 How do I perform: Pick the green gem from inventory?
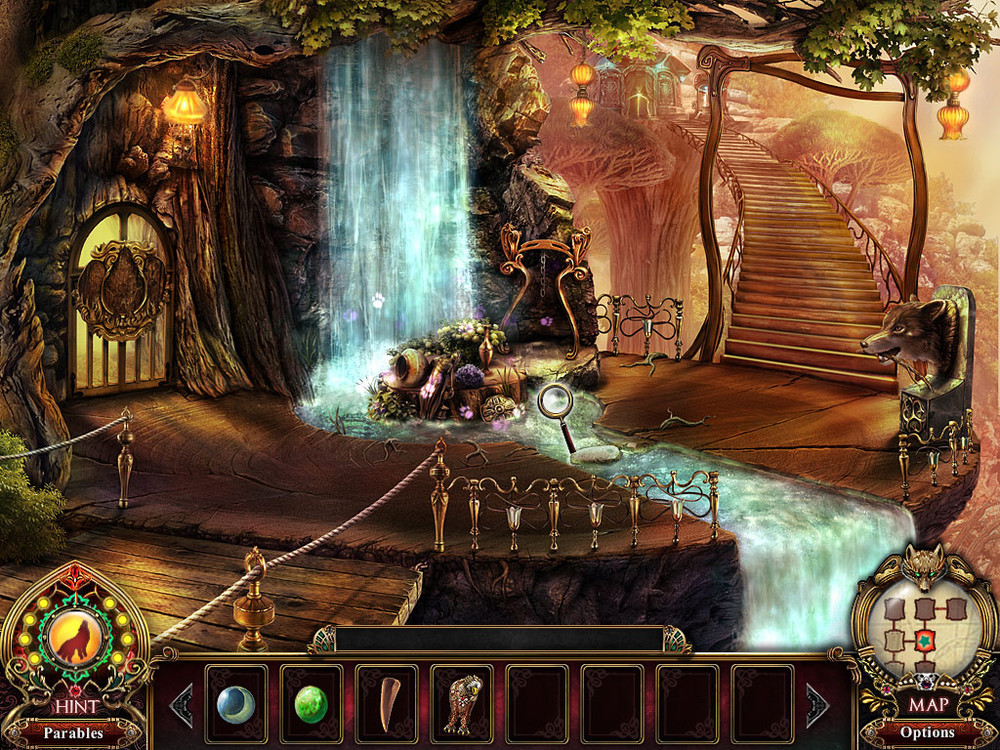(311, 703)
